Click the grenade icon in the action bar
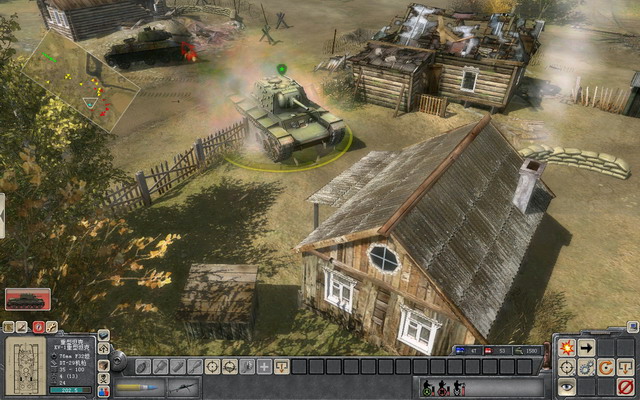 tap(142, 367)
